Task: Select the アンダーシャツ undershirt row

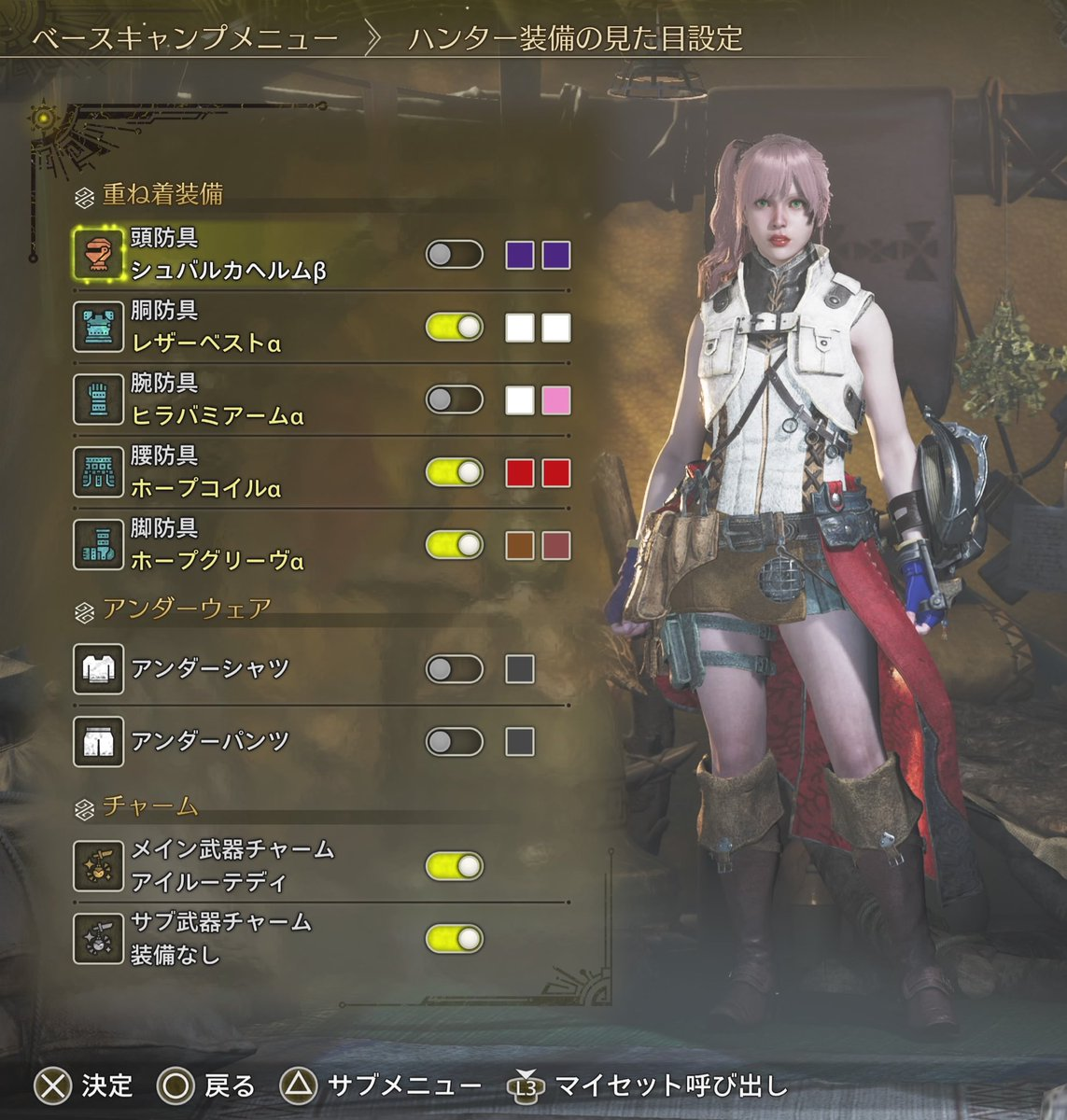Action: 210,669
